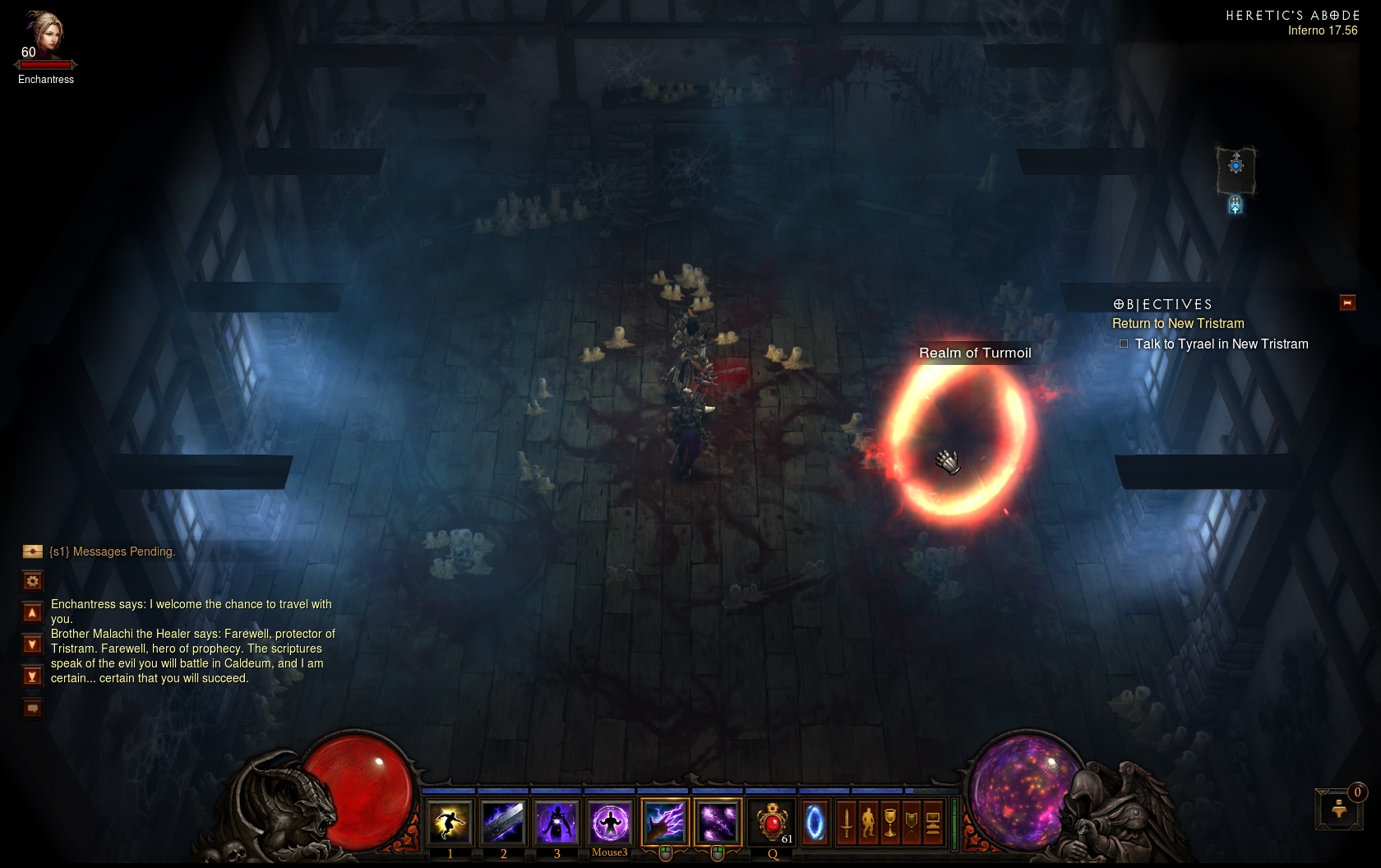This screenshot has width=1381, height=868.
Task: Open the character figure menu button
Action: [x=868, y=822]
